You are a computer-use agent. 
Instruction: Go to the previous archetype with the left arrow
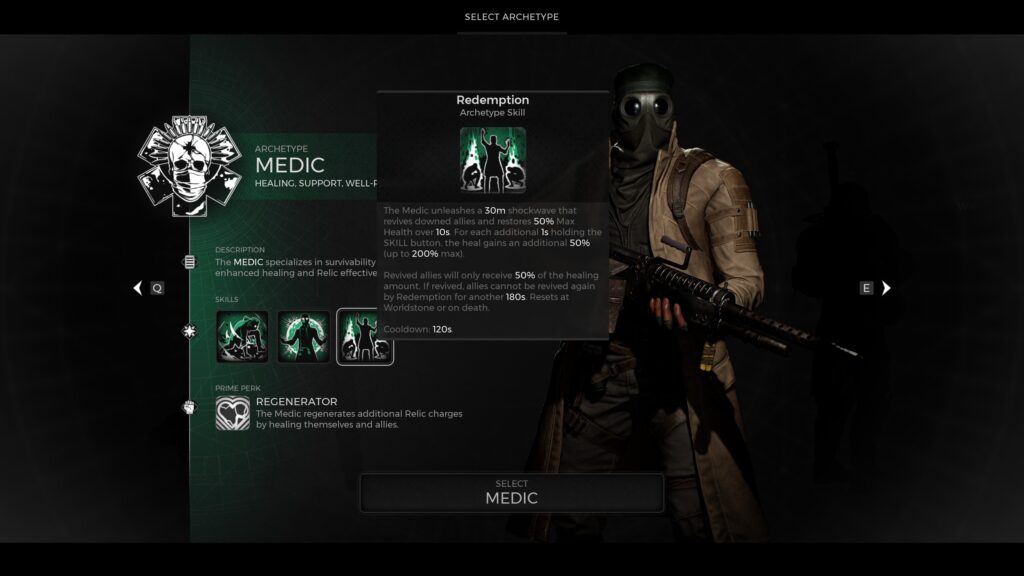[x=139, y=288]
